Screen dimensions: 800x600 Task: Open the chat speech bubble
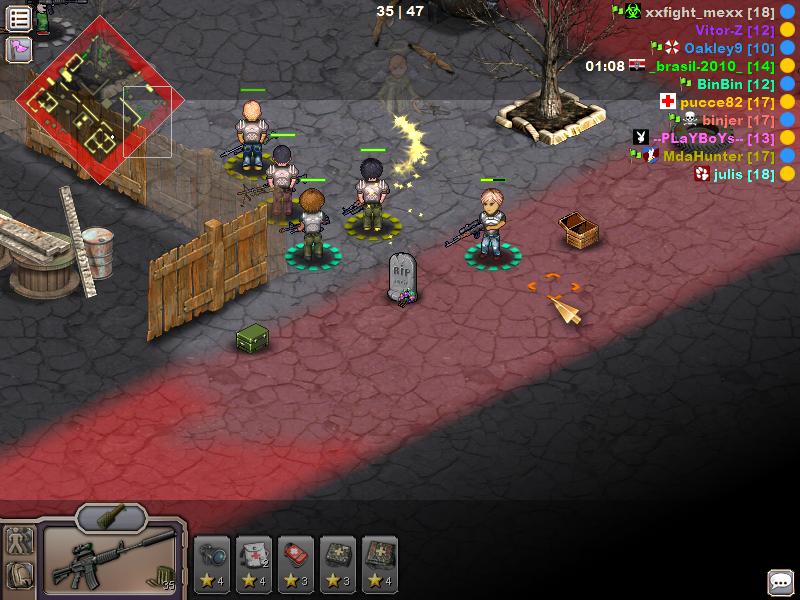click(x=780, y=582)
